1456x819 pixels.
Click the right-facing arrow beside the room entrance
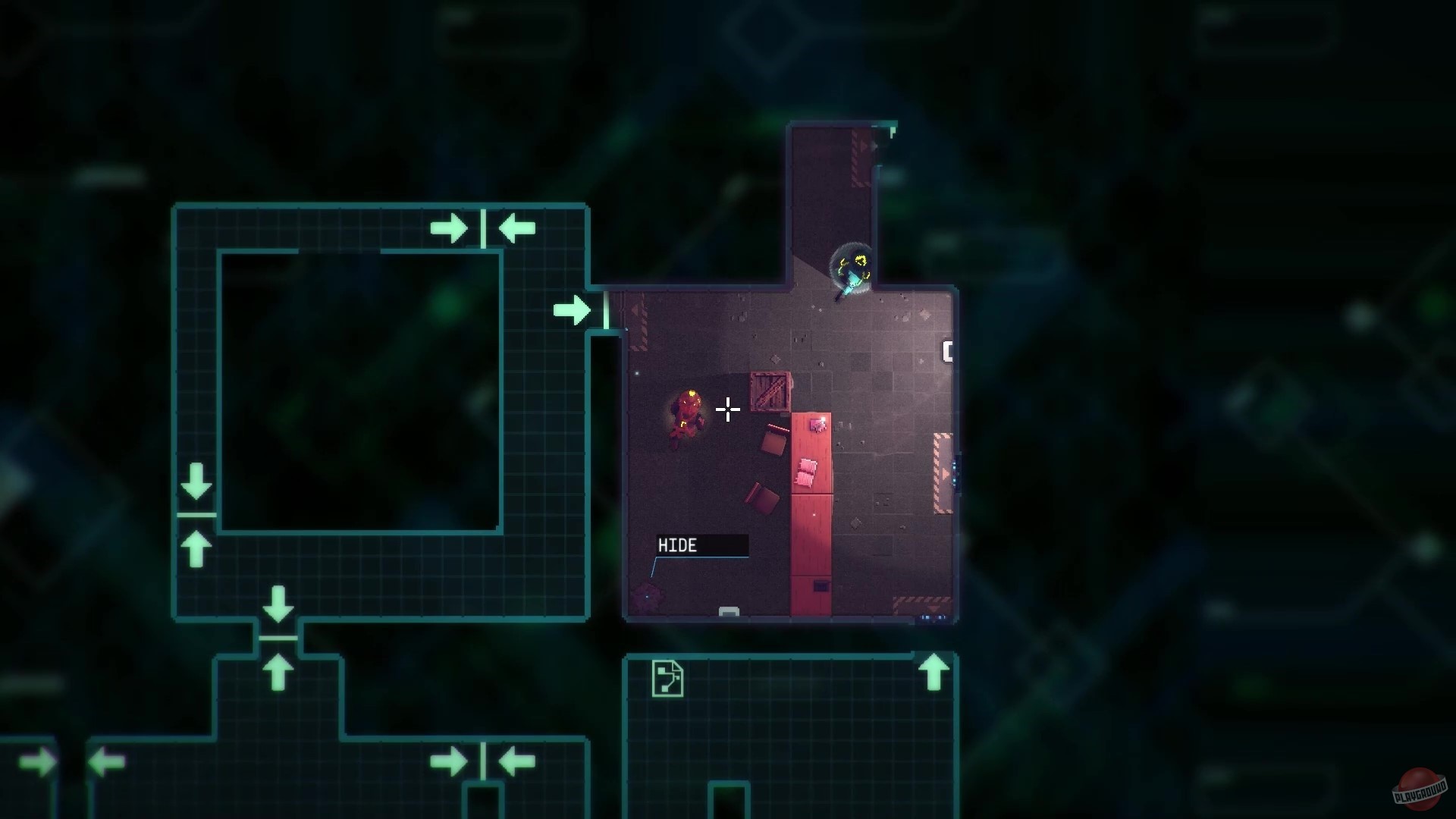[571, 310]
